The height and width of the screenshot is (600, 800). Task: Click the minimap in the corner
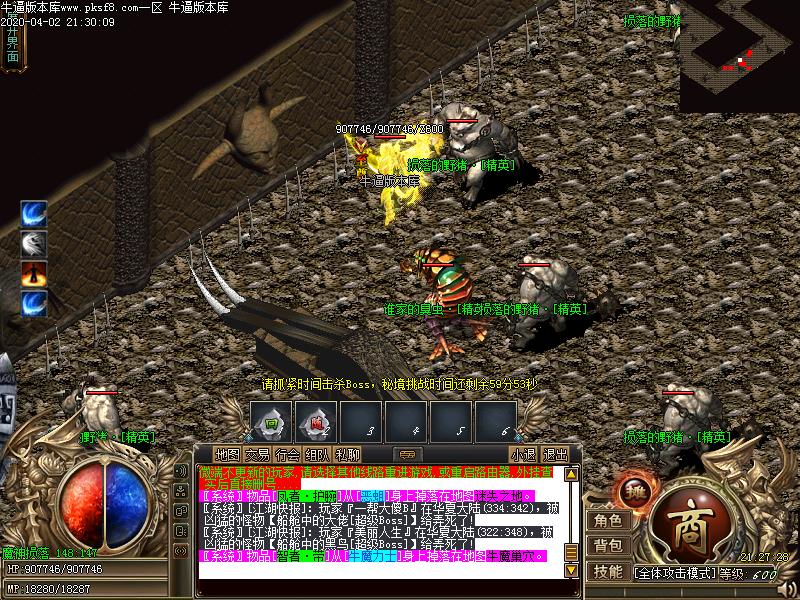point(740,55)
